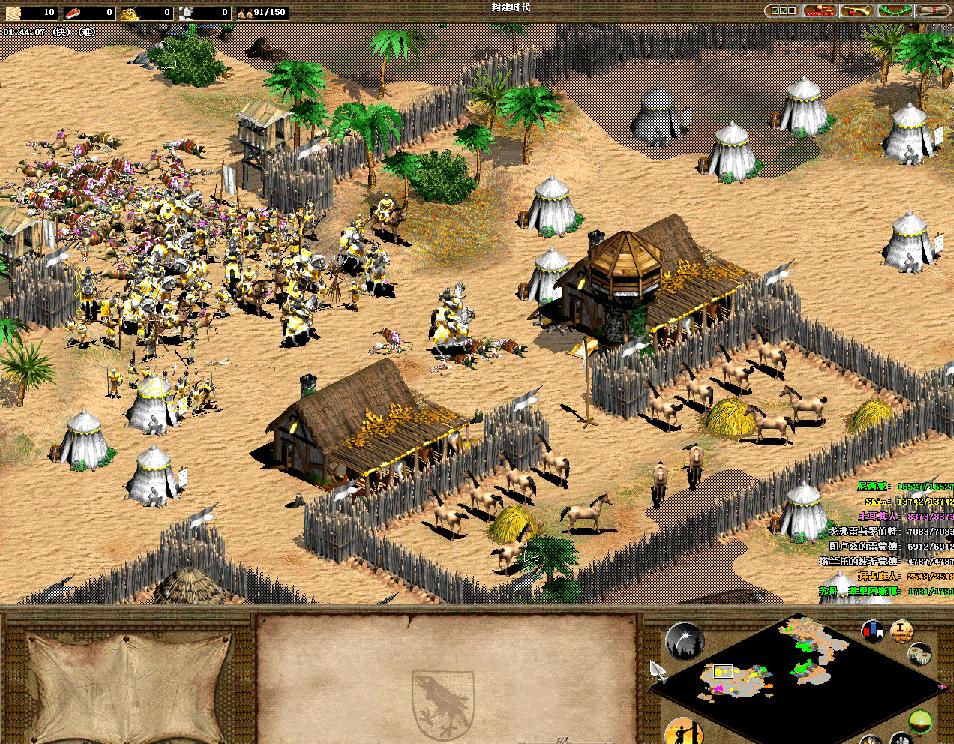
Task: Open diplomacy with the green wreath button
Action: [x=893, y=10]
